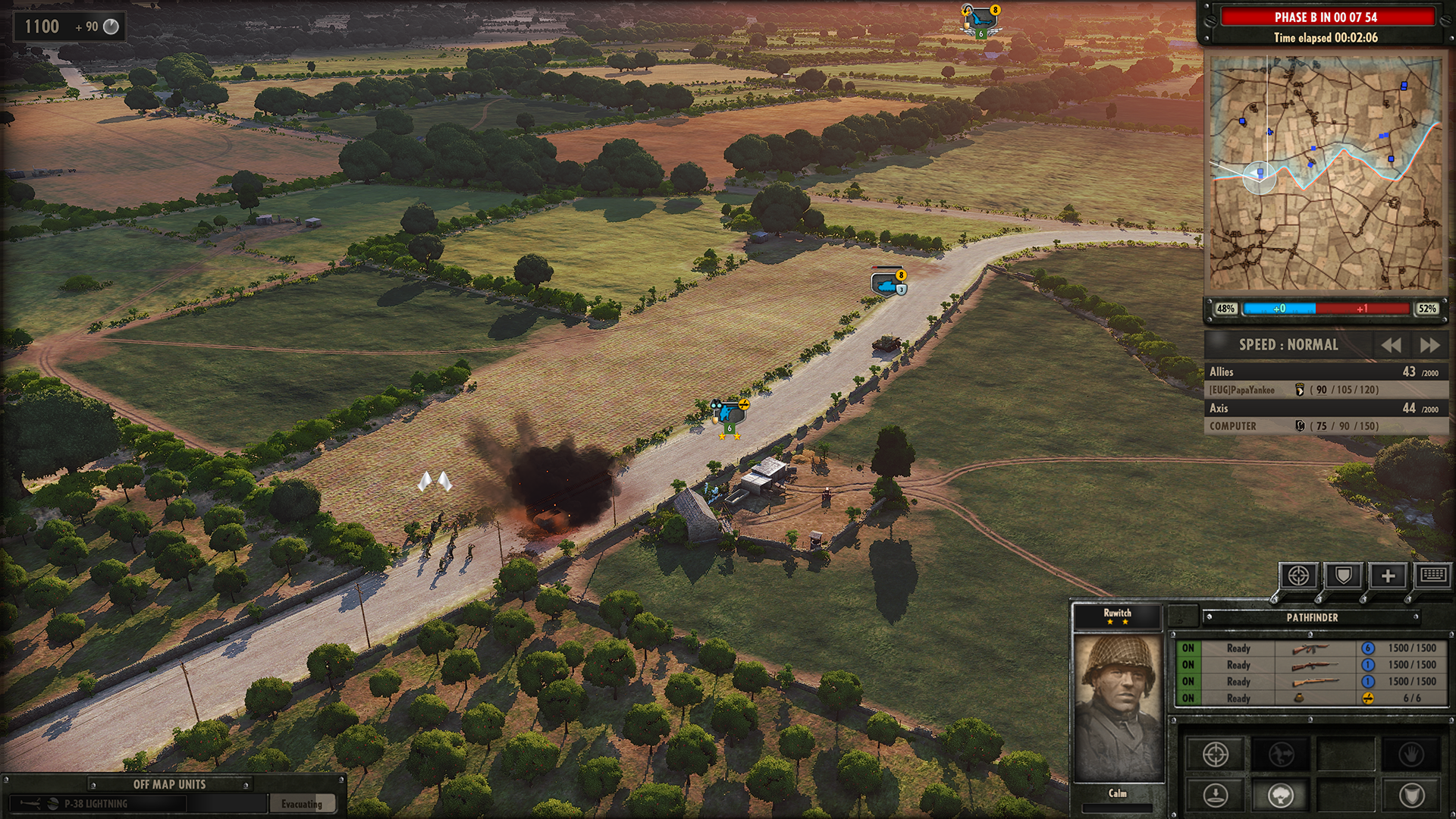
Task: Toggle the grenade weapon ON switch
Action: click(1187, 698)
